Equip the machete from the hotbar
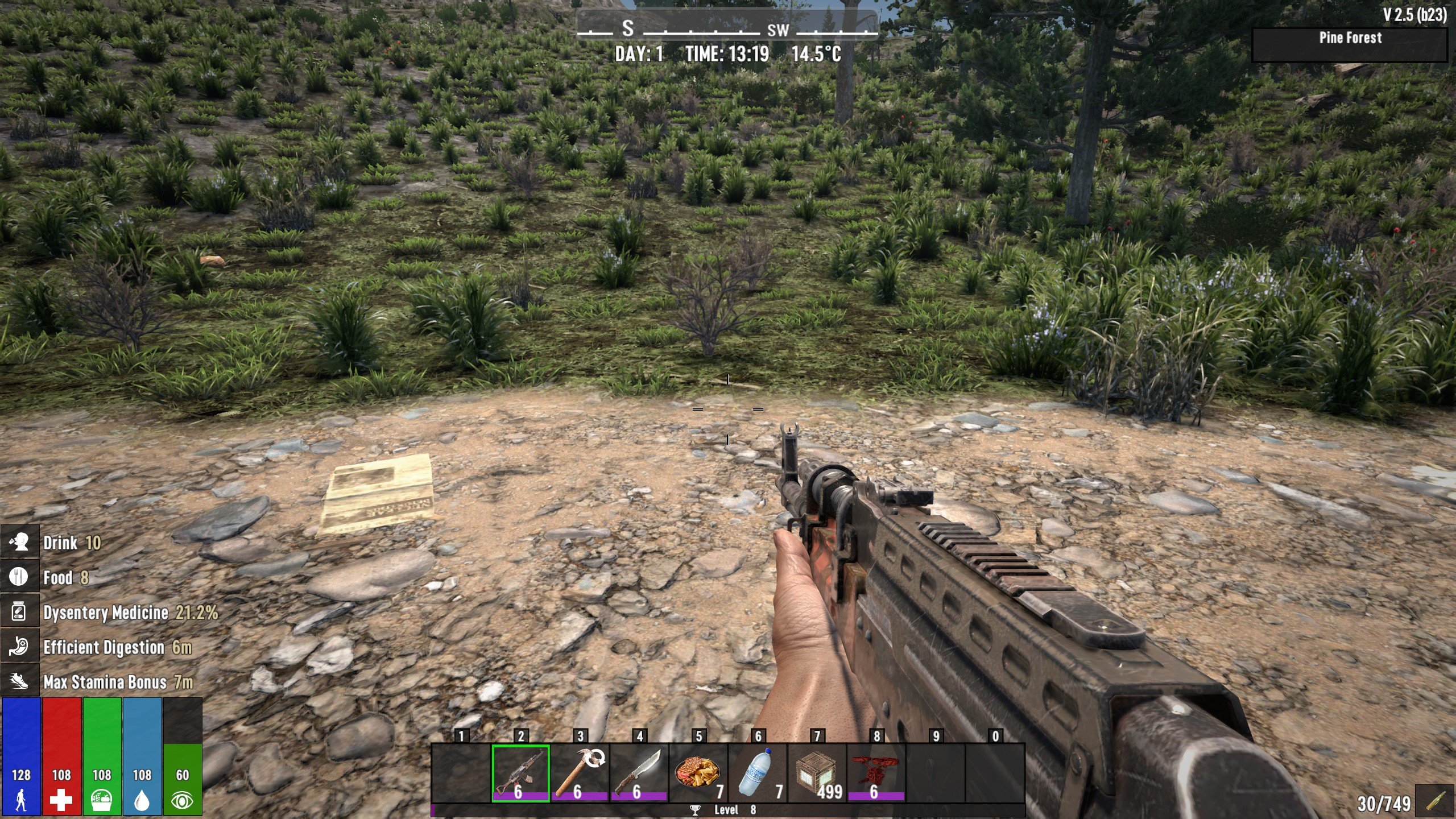This screenshot has height=819, width=1456. point(639,773)
